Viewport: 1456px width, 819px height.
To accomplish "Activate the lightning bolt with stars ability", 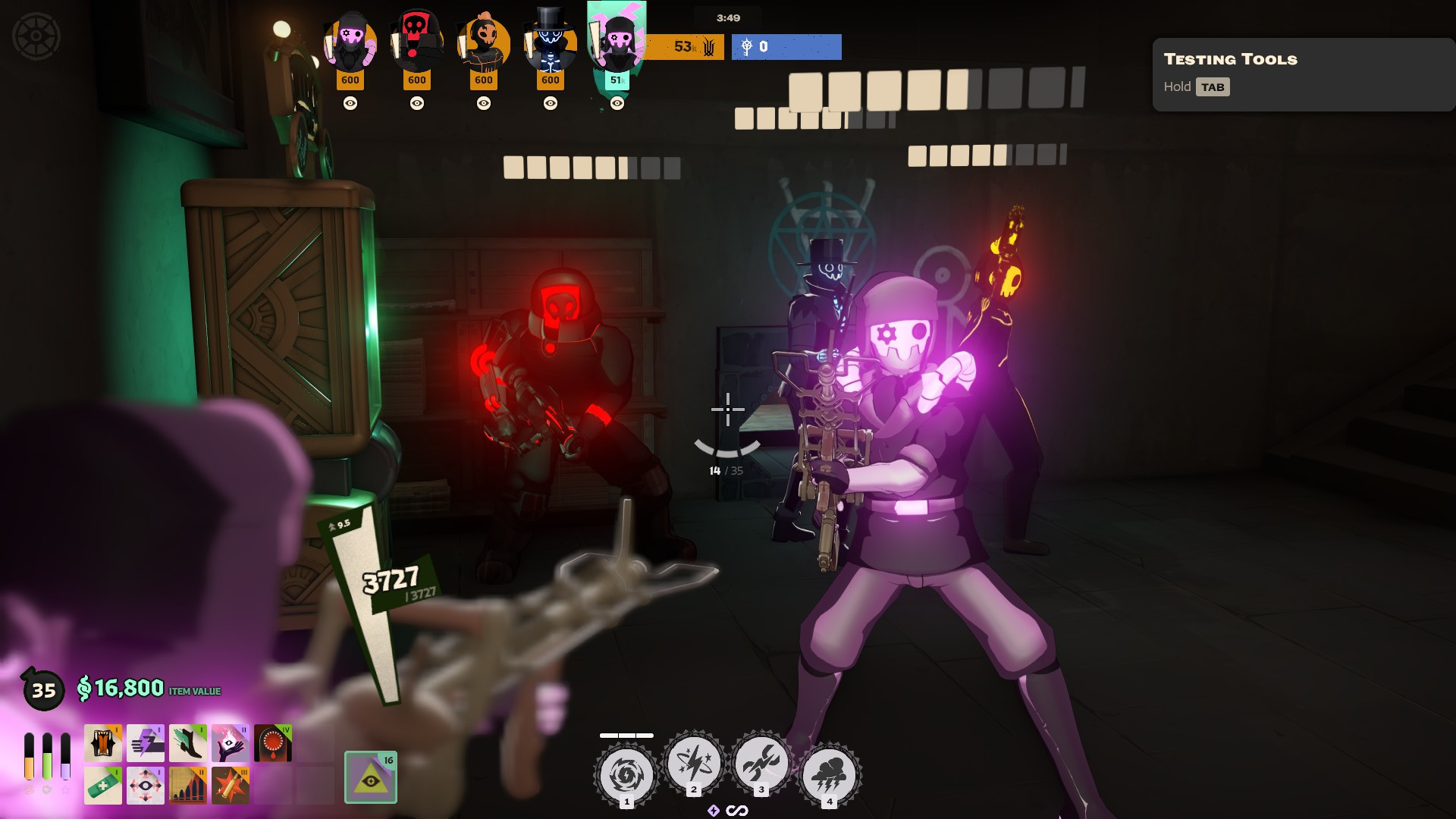I will pyautogui.click(x=693, y=763).
